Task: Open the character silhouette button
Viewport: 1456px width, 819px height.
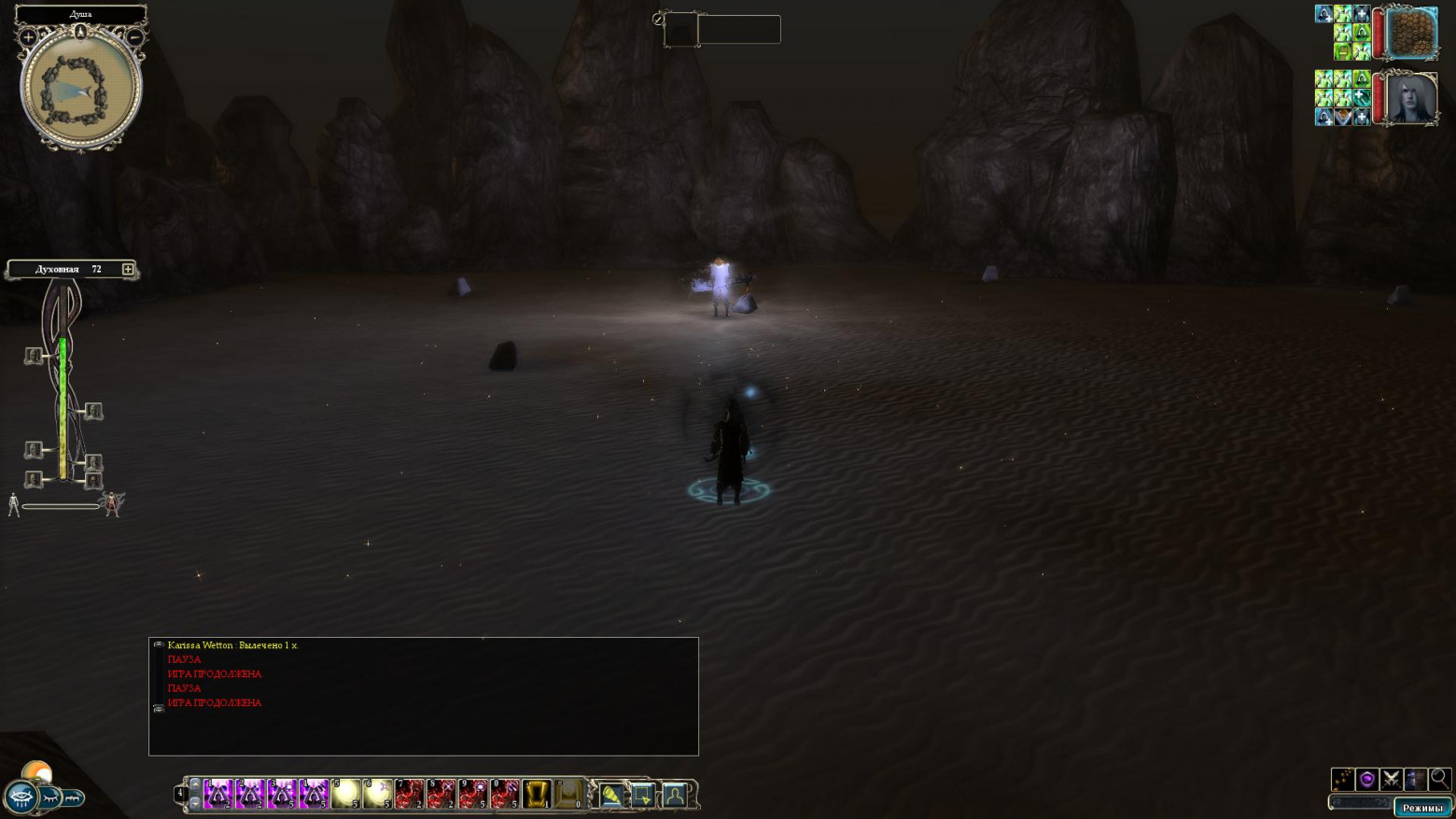Action: pos(674,795)
